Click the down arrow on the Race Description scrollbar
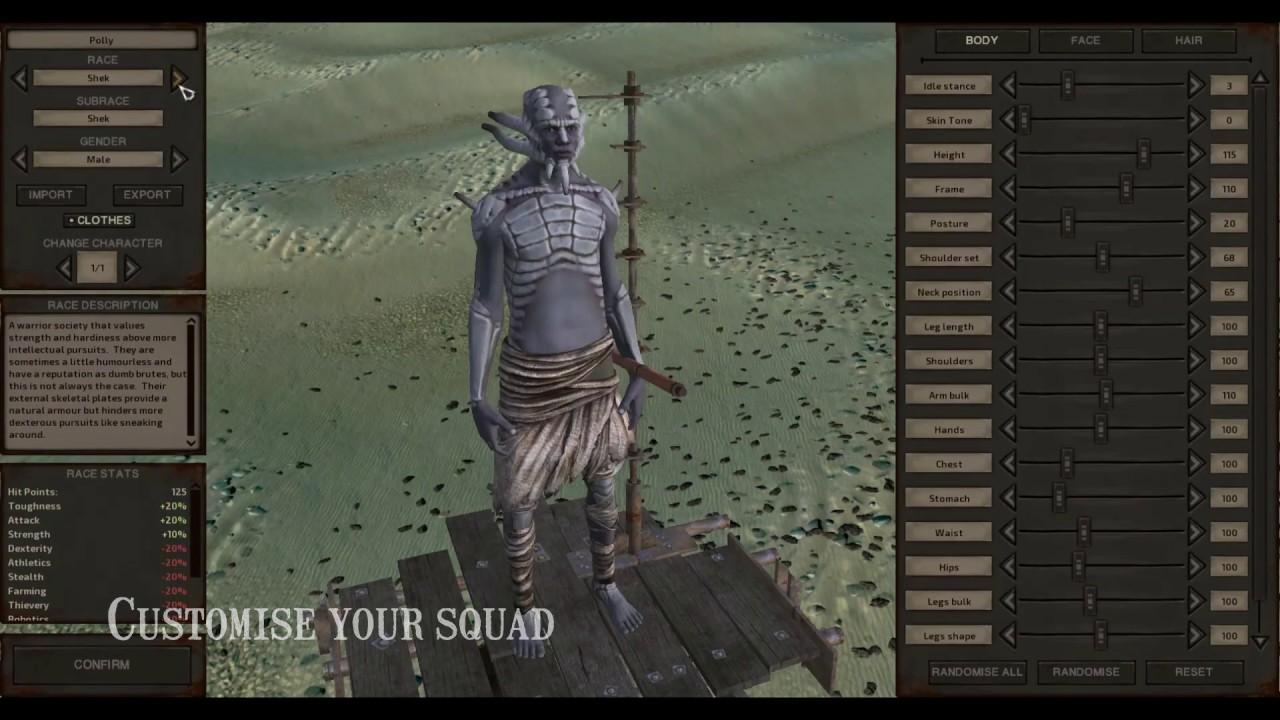 pos(191,441)
